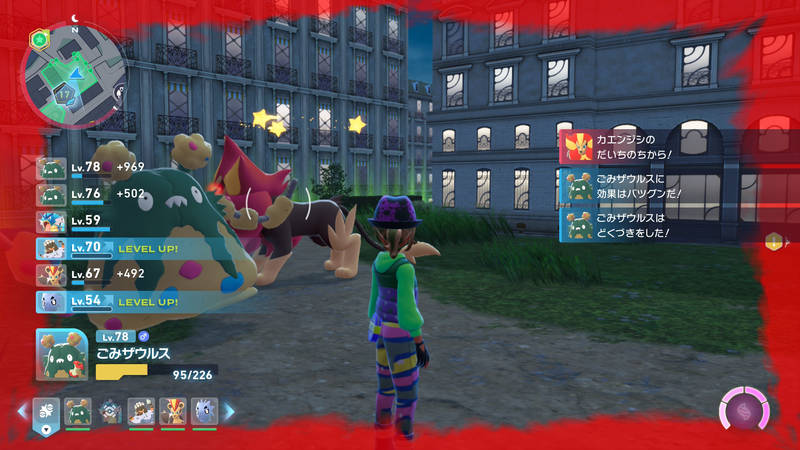Cycle party bar right with the arrow
The image size is (800, 450).
228,411
